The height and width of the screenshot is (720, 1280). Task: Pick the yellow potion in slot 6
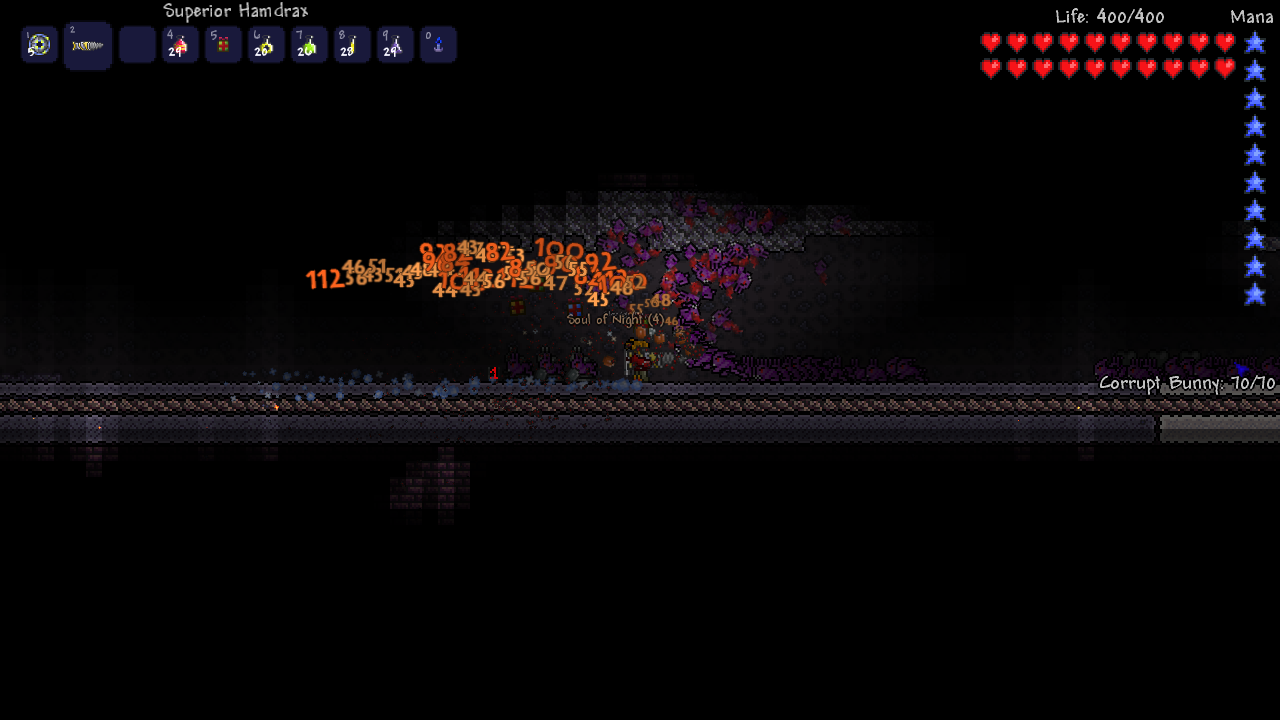click(x=266, y=45)
